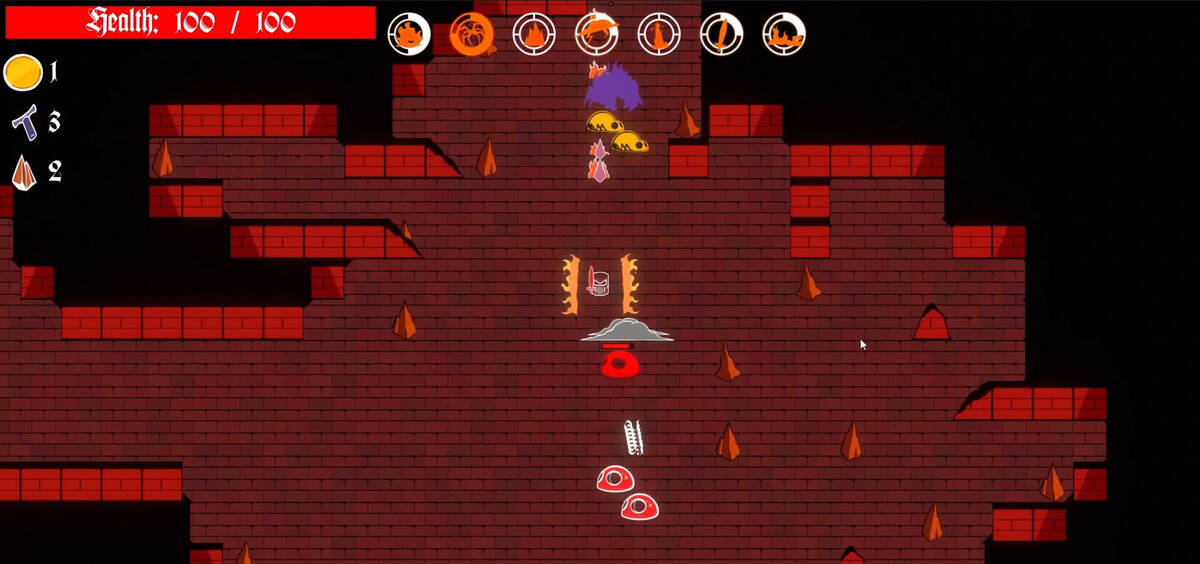This screenshot has width=1200, height=564.
Task: Activate the fire blob ability icon
Action: click(x=409, y=34)
